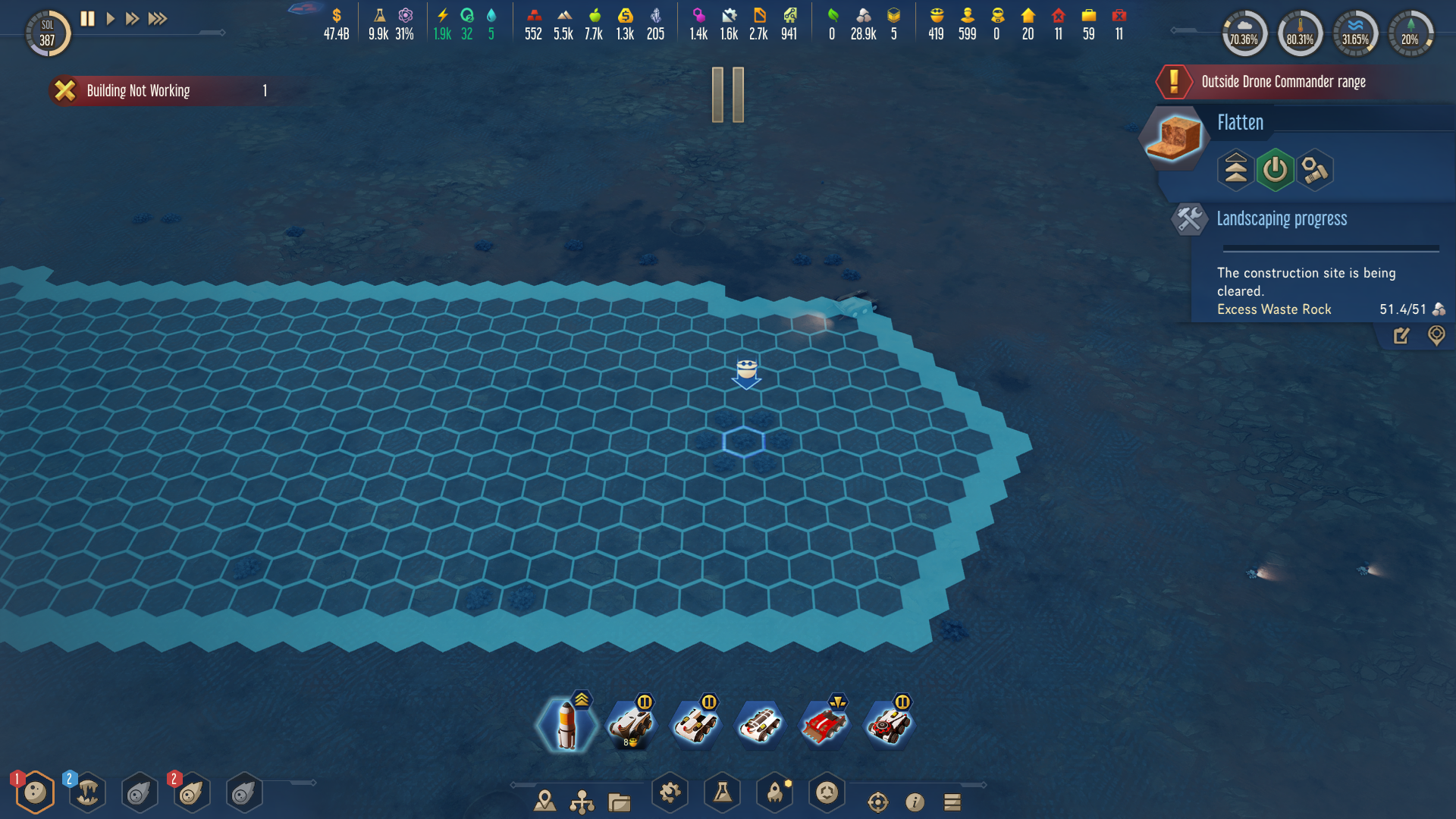The height and width of the screenshot is (819, 1456).
Task: Open the build menu gear icon
Action: coord(670,792)
